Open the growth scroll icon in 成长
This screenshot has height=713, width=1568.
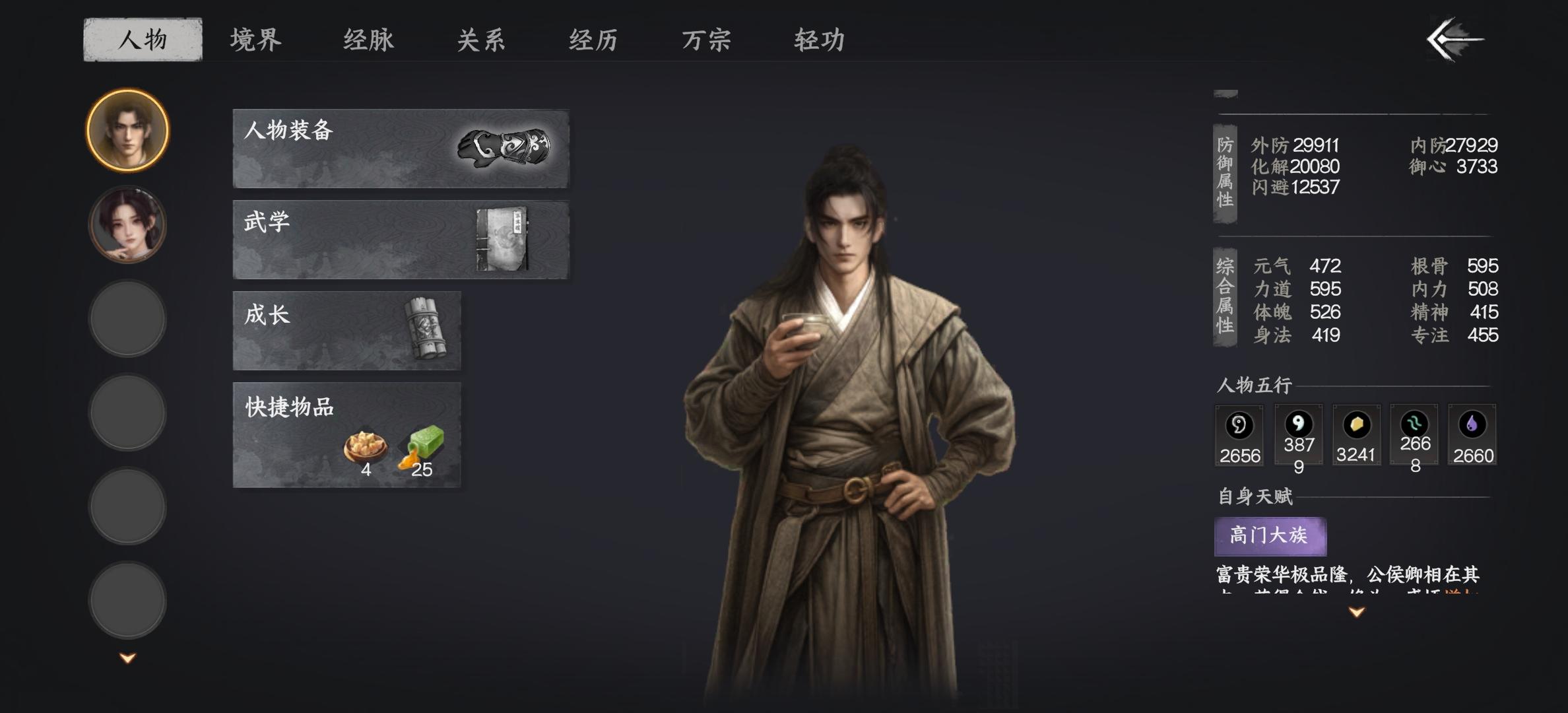click(426, 327)
